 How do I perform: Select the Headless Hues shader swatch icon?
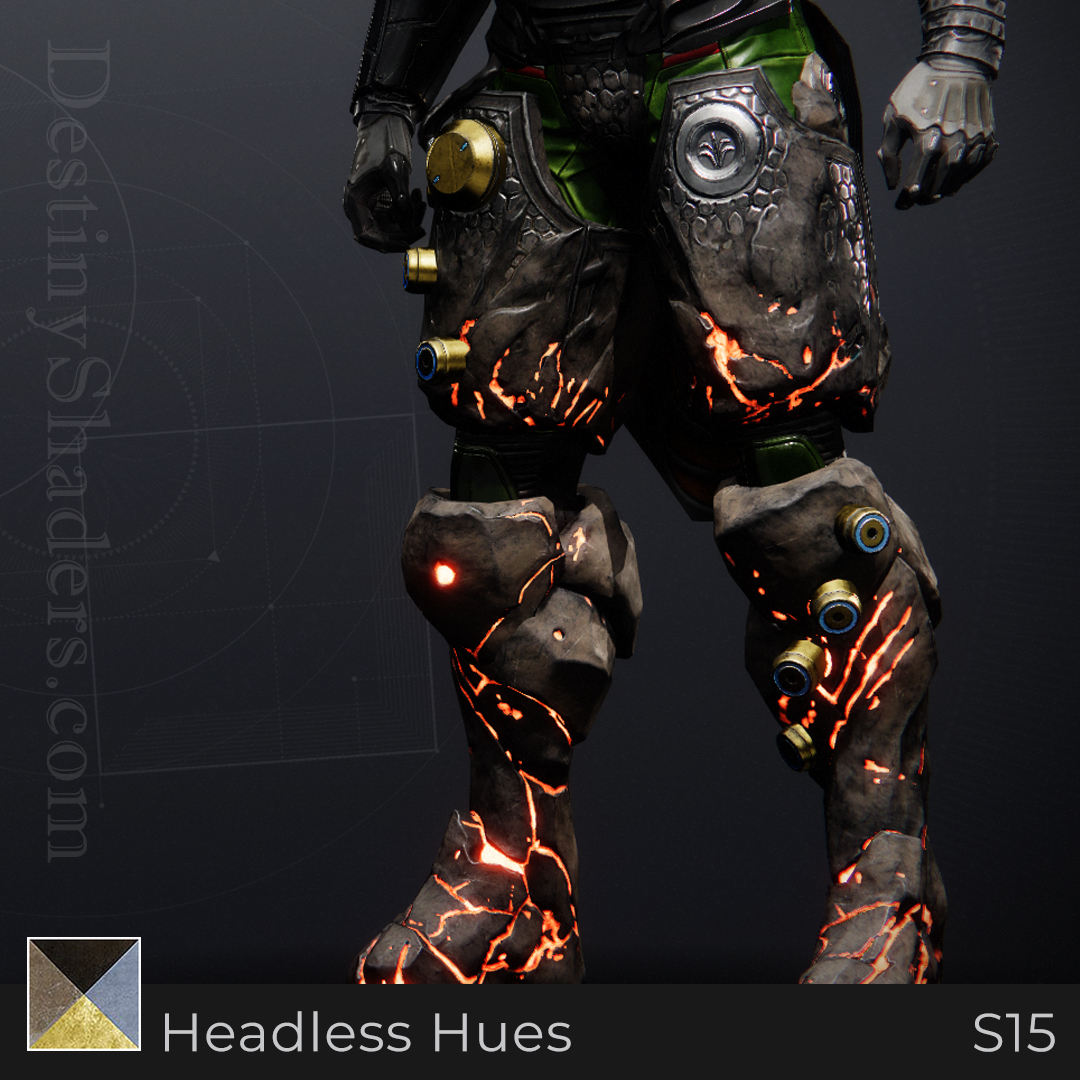(x=84, y=994)
